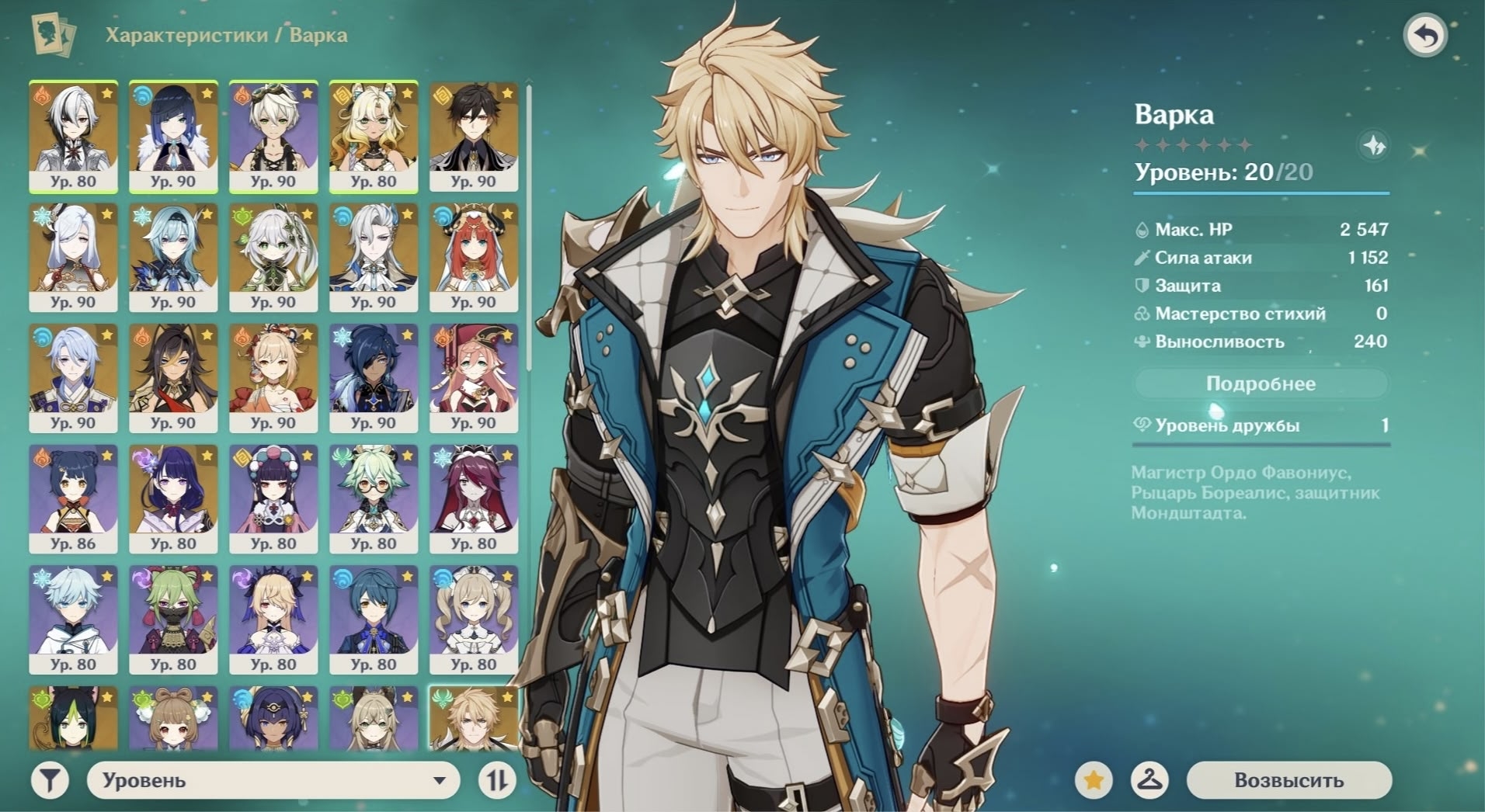Click the gold star favorite button
The width and height of the screenshot is (1485, 812).
coord(1094,780)
